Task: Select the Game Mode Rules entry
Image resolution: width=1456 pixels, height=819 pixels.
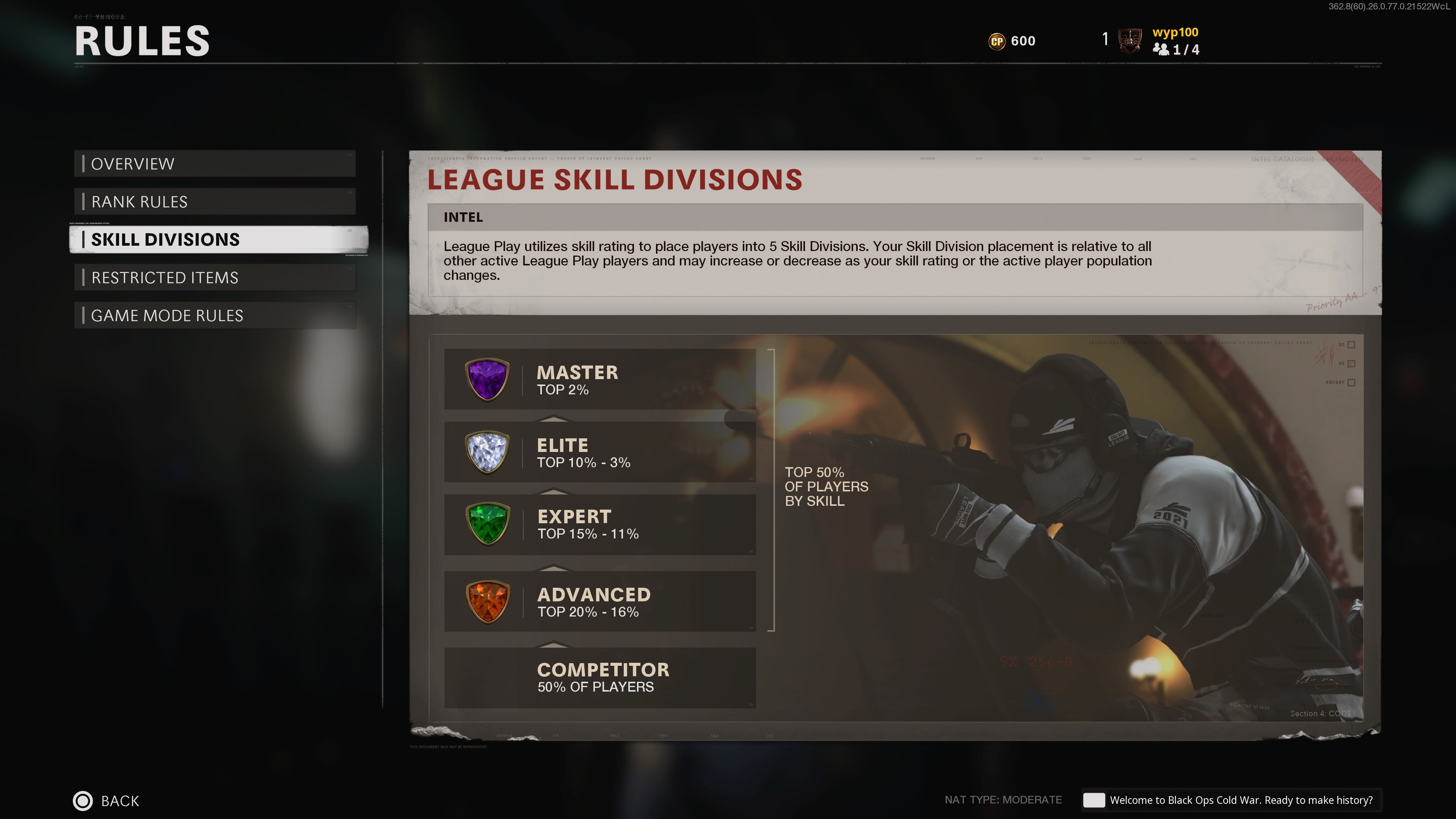Action: [x=215, y=315]
